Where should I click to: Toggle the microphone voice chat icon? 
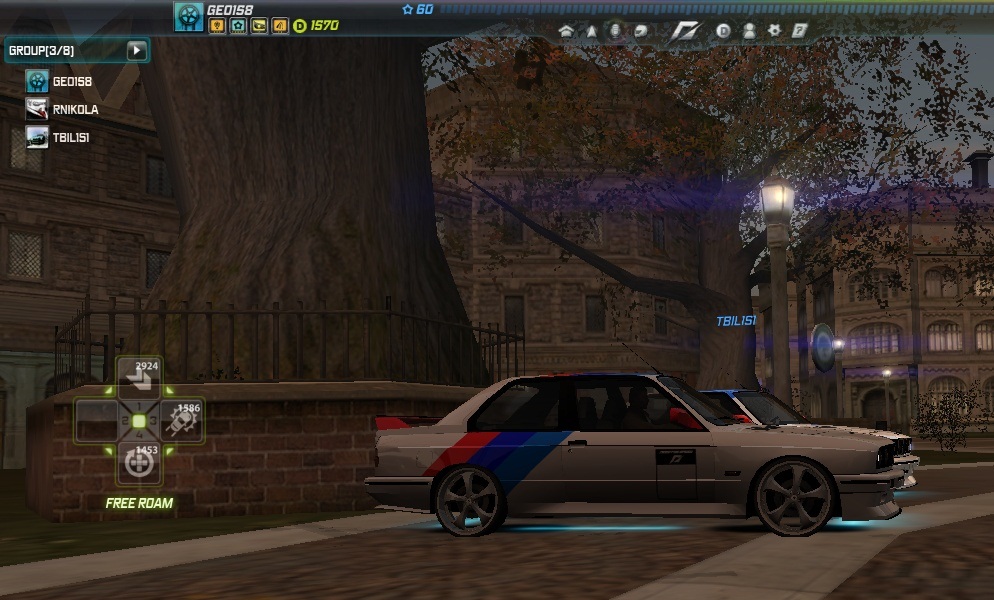pyautogui.click(x=615, y=31)
